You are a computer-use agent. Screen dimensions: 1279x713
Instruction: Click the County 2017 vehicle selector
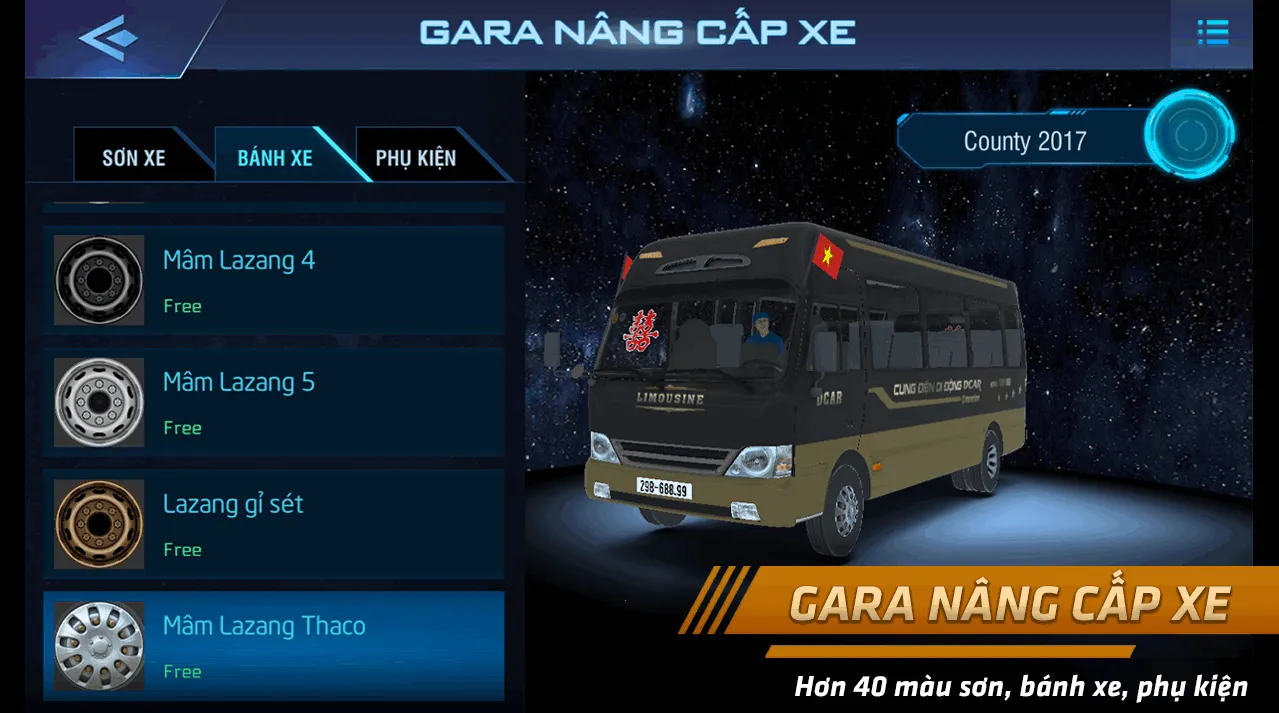pos(1024,141)
